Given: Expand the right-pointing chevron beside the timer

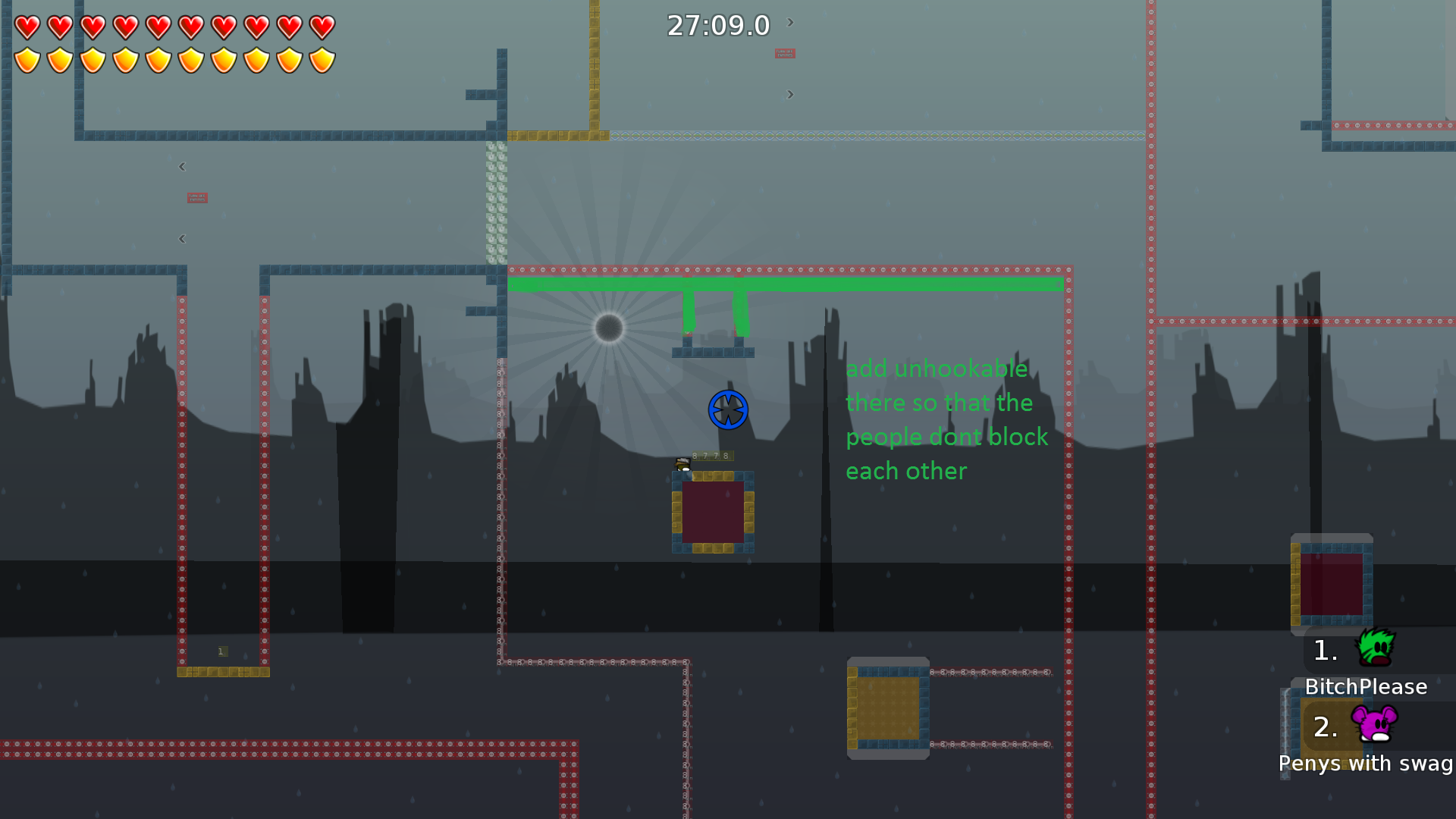Looking at the screenshot, I should (789, 23).
